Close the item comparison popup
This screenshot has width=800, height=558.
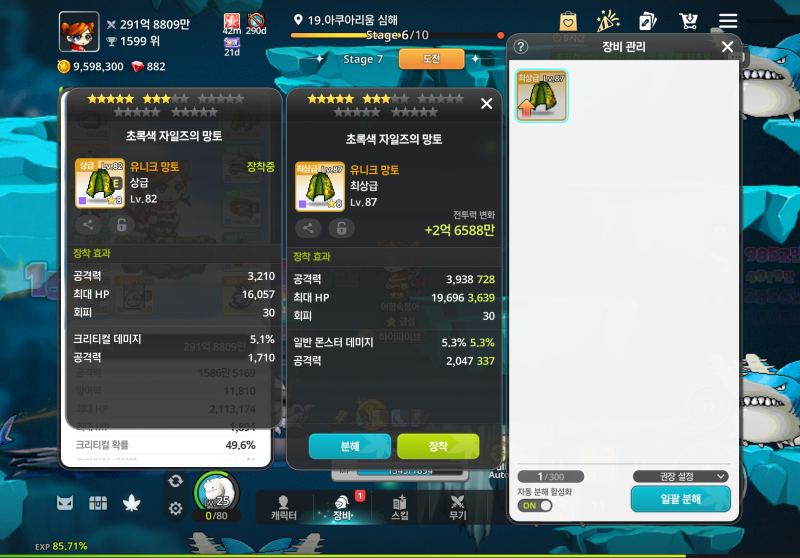[x=487, y=103]
